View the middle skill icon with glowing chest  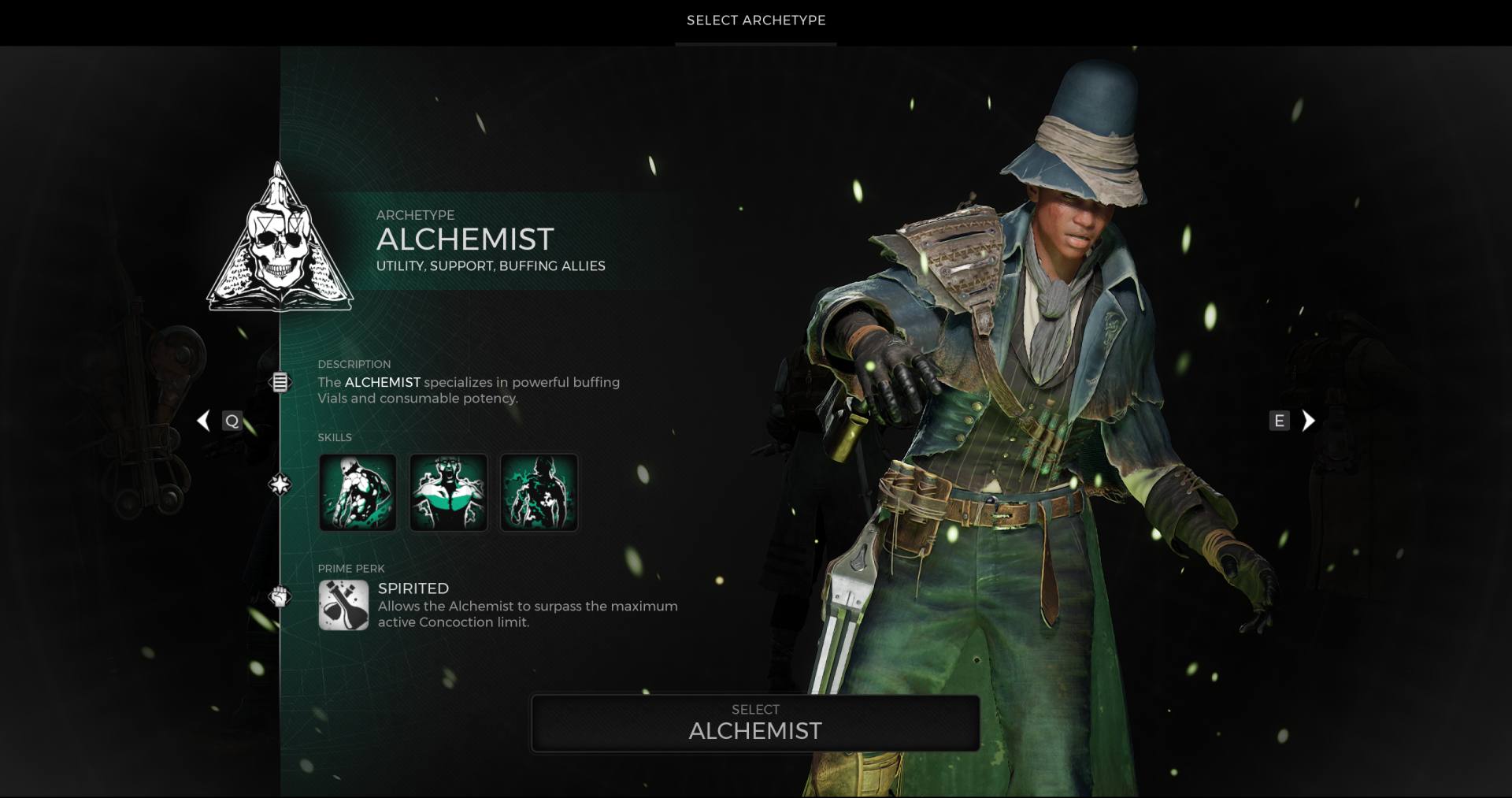pos(448,492)
